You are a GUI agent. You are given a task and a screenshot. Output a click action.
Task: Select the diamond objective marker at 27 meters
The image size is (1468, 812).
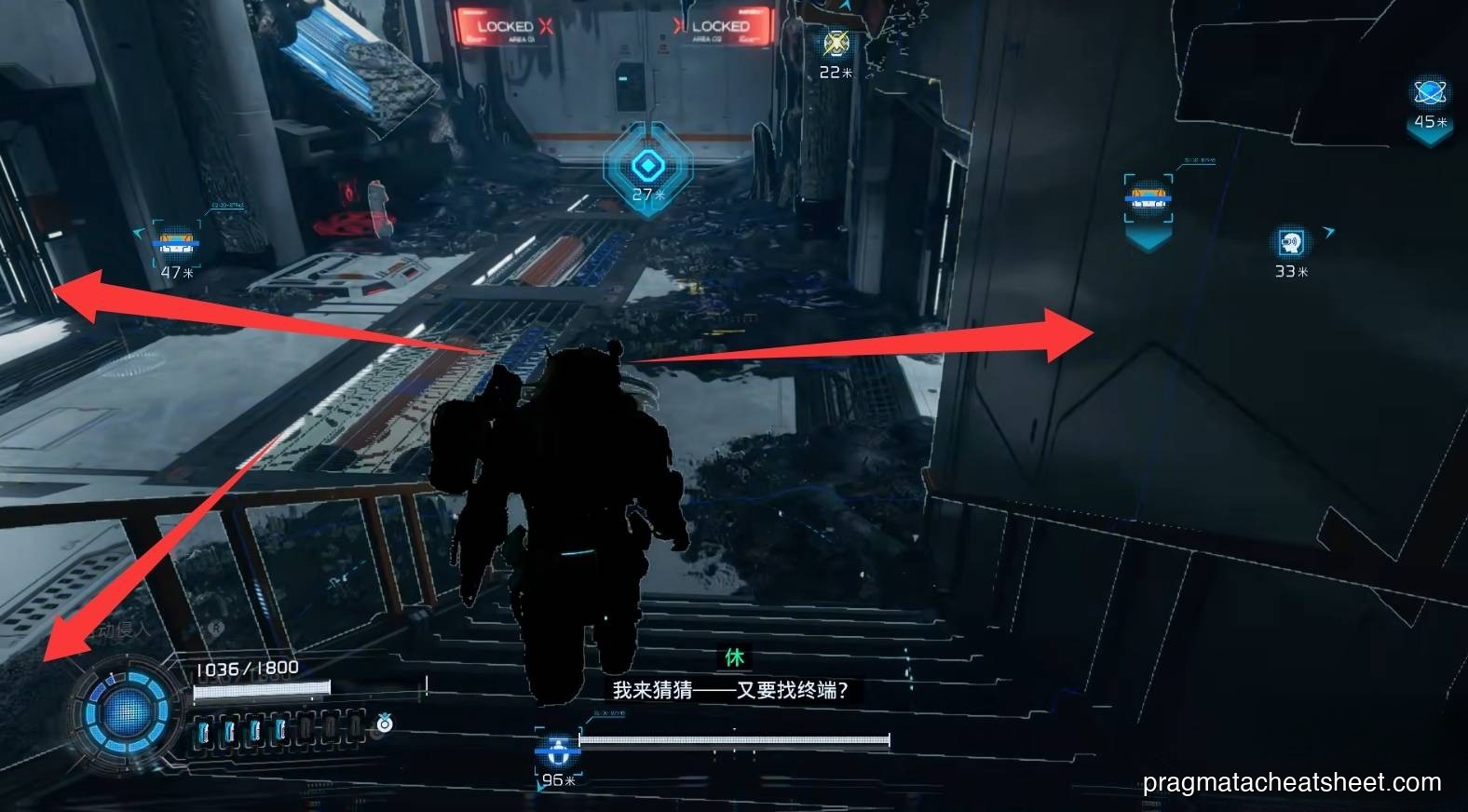(646, 166)
